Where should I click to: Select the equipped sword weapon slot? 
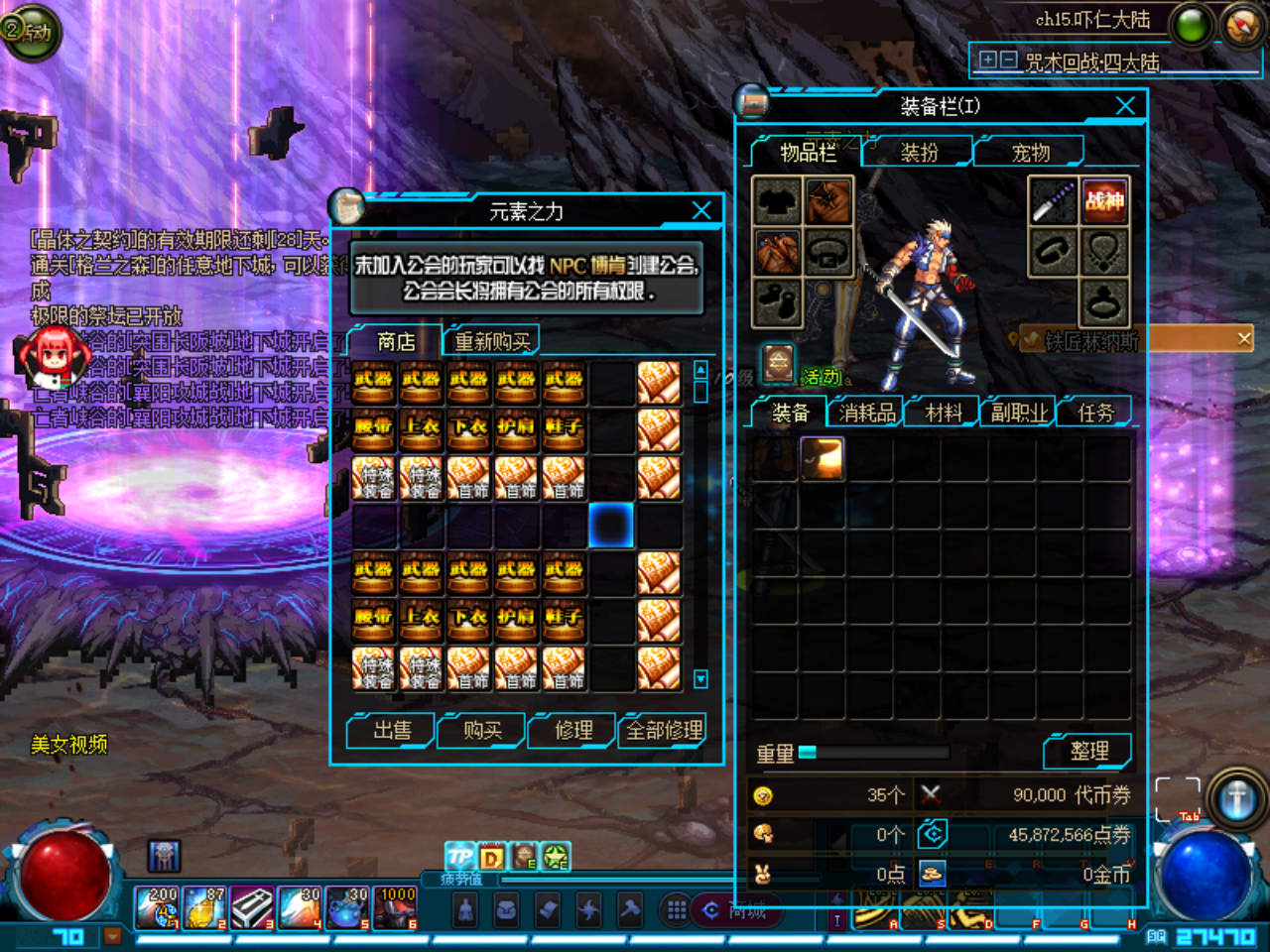1053,201
